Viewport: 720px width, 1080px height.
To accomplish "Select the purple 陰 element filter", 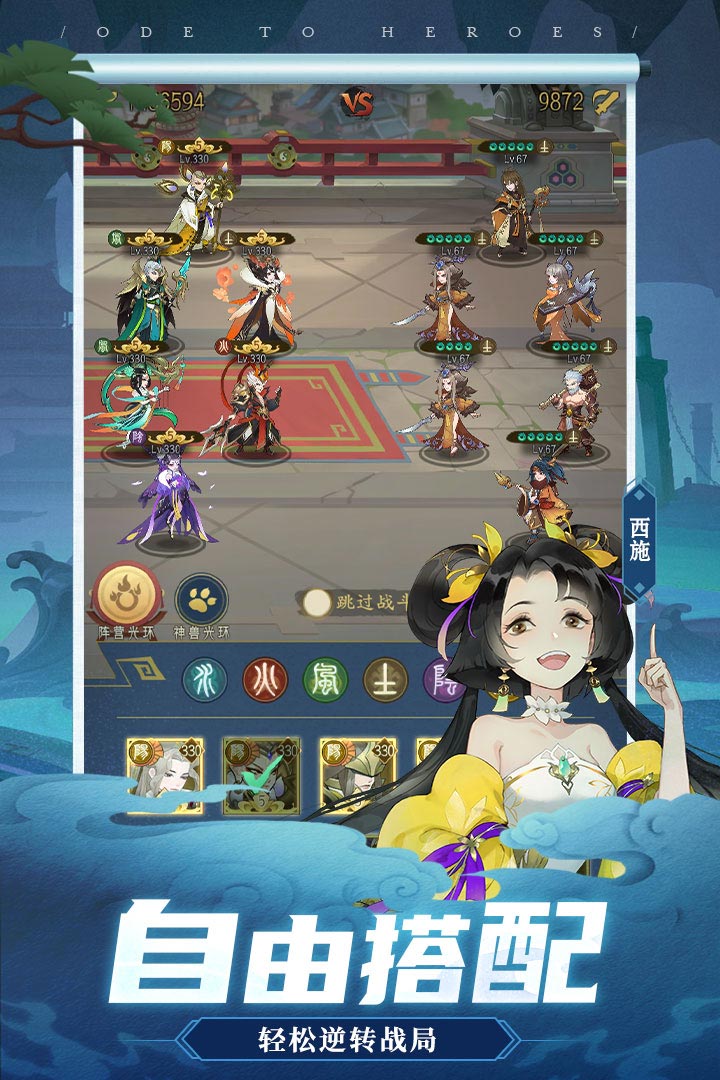I will click(440, 679).
